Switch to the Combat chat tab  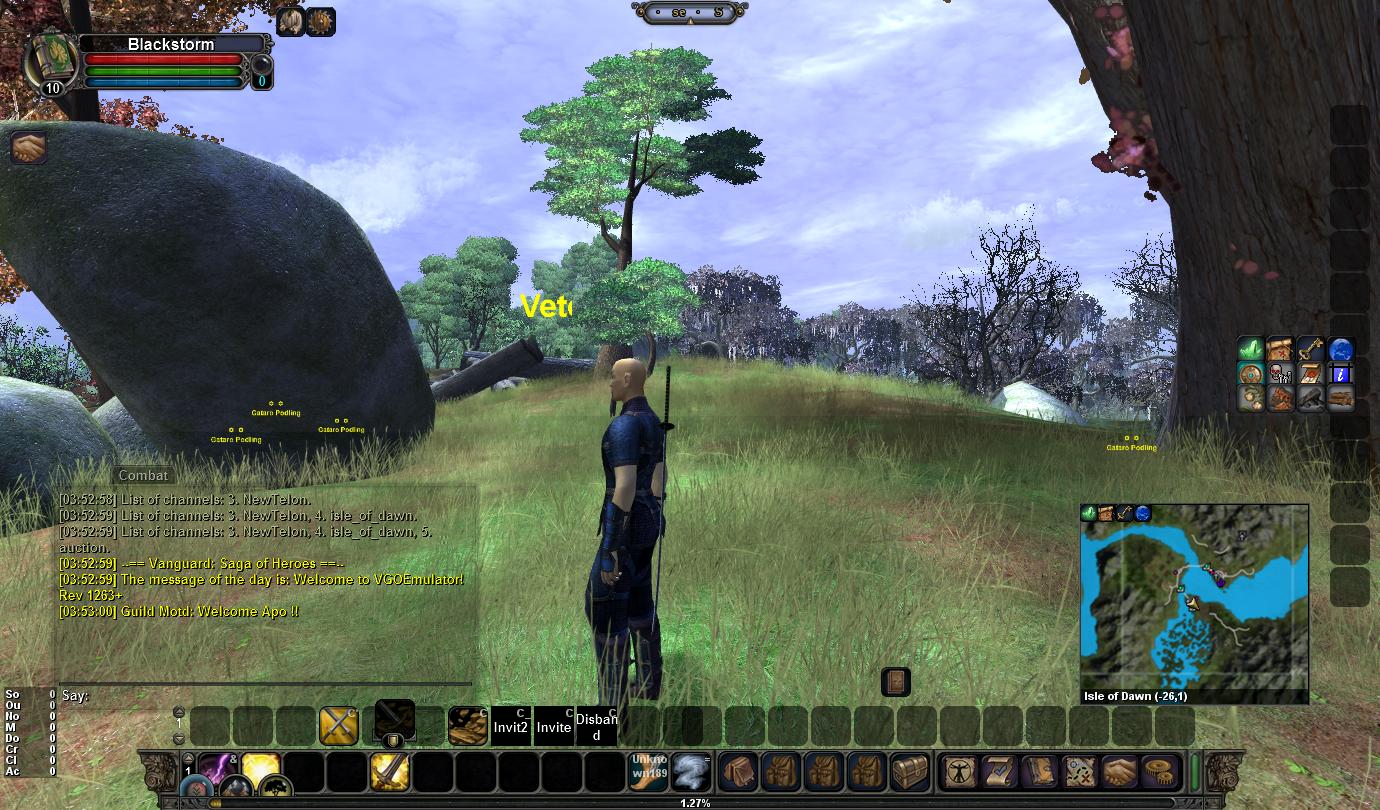[x=143, y=475]
